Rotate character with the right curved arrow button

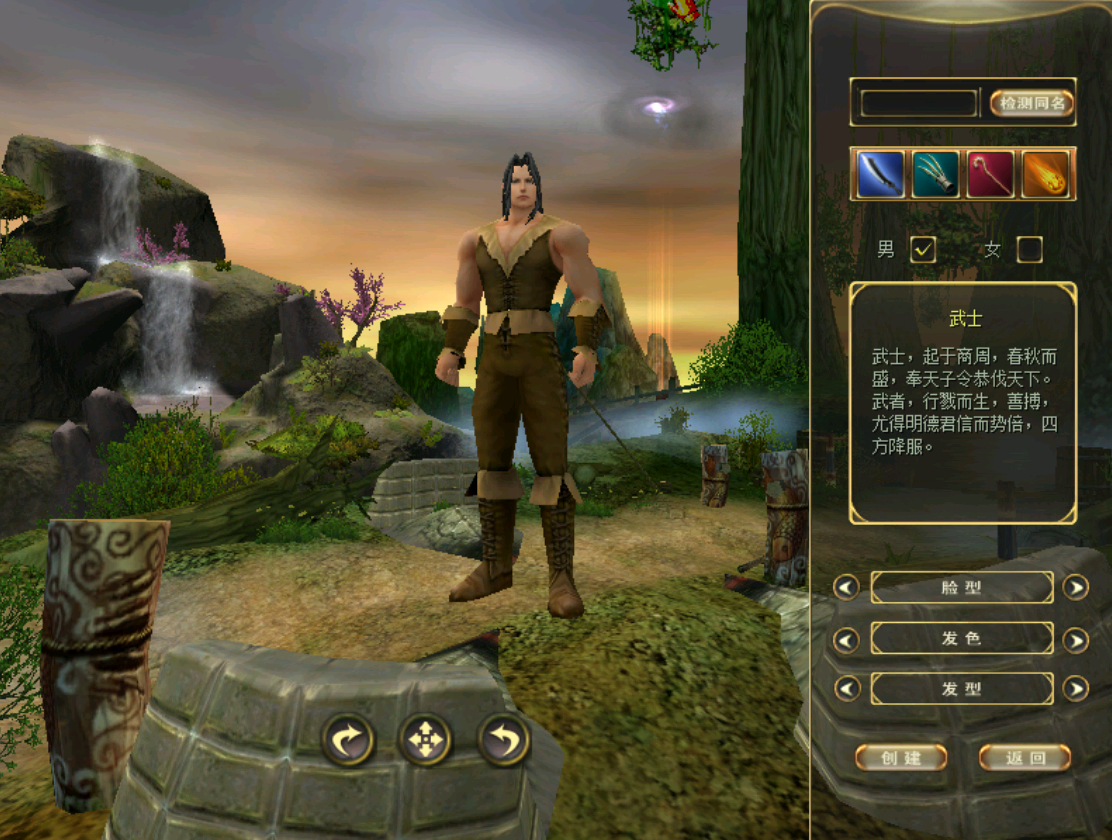[x=348, y=740]
